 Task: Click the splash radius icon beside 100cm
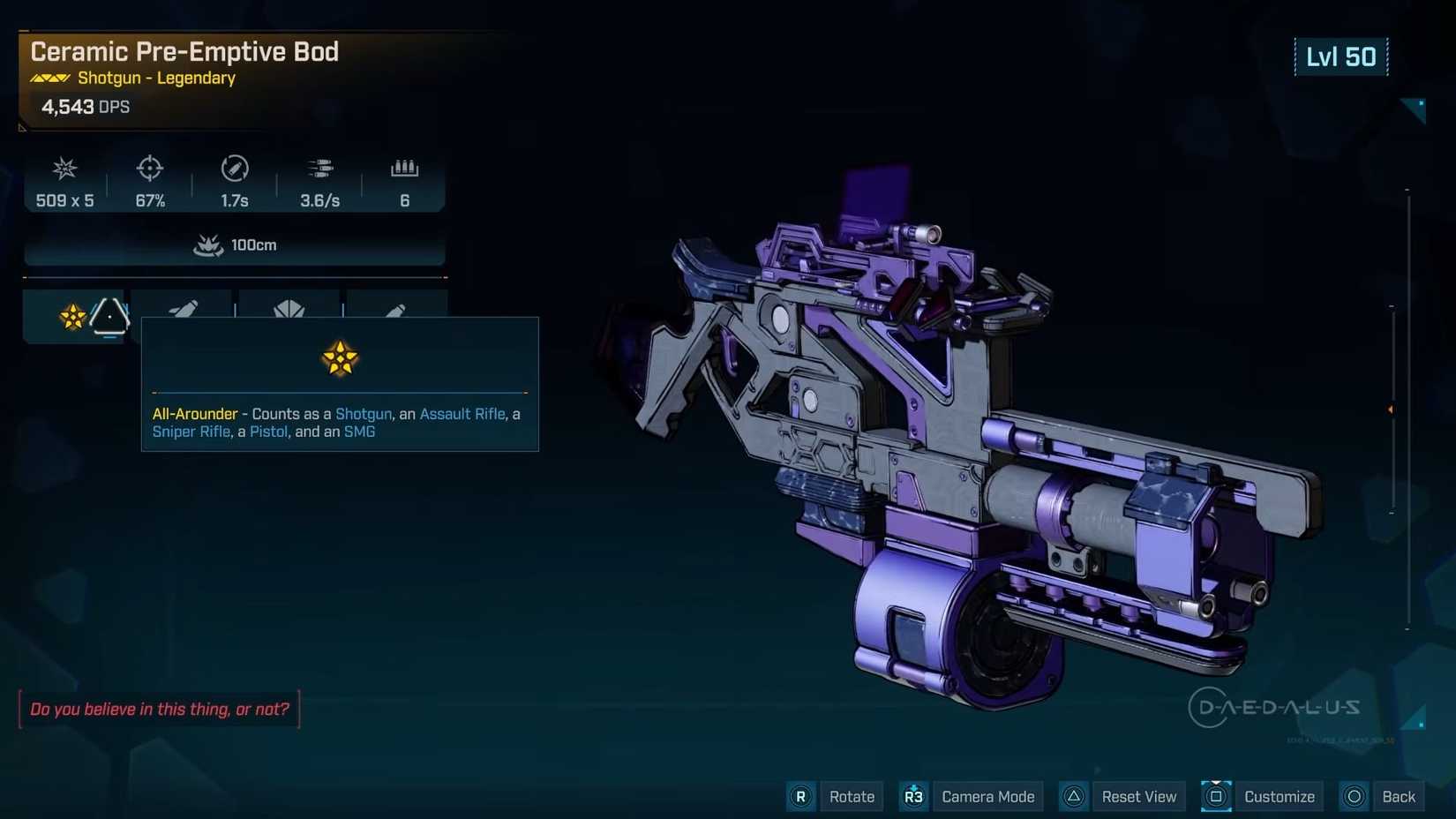click(208, 245)
